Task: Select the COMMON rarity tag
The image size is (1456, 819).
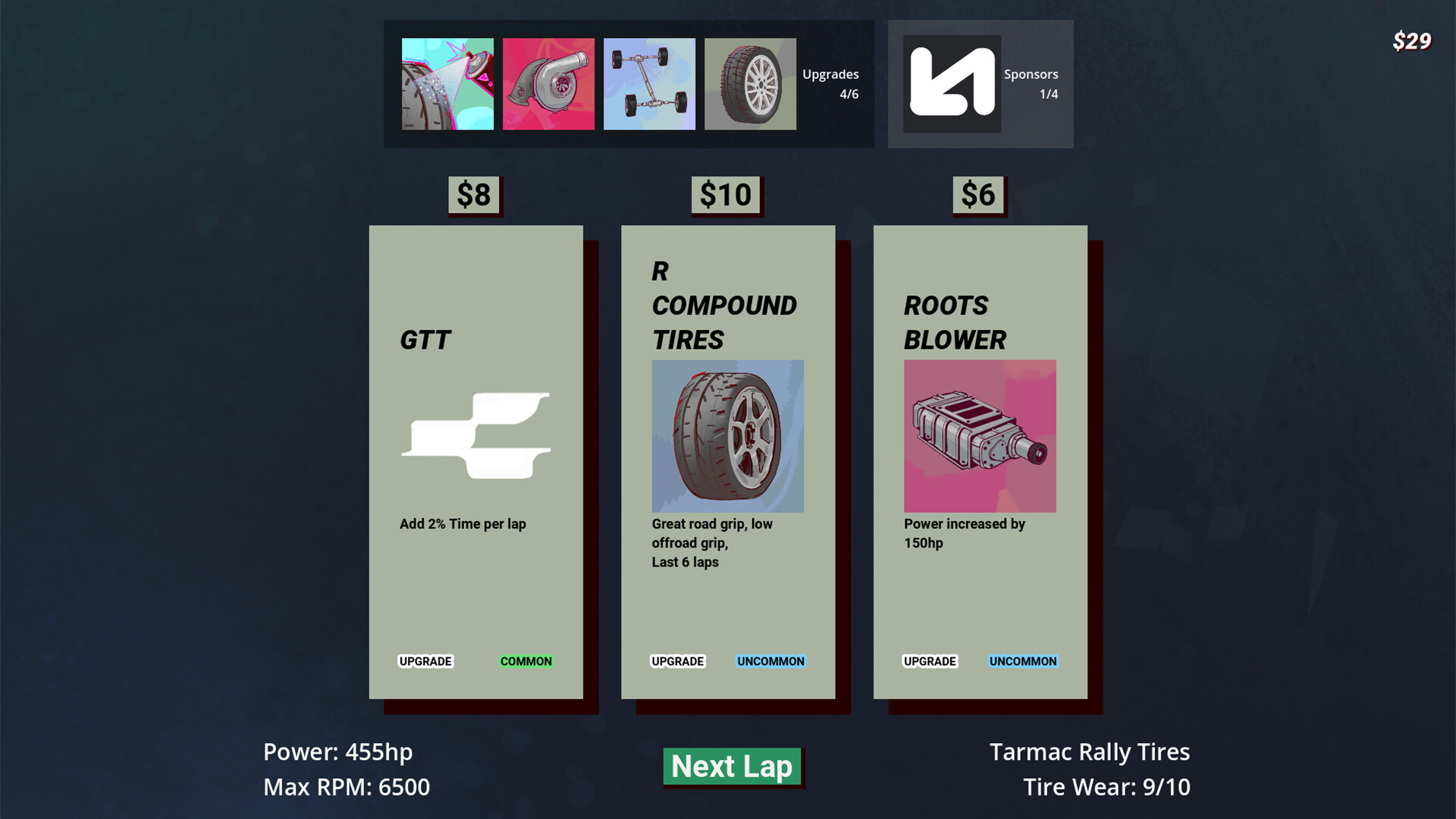Action: point(525,661)
